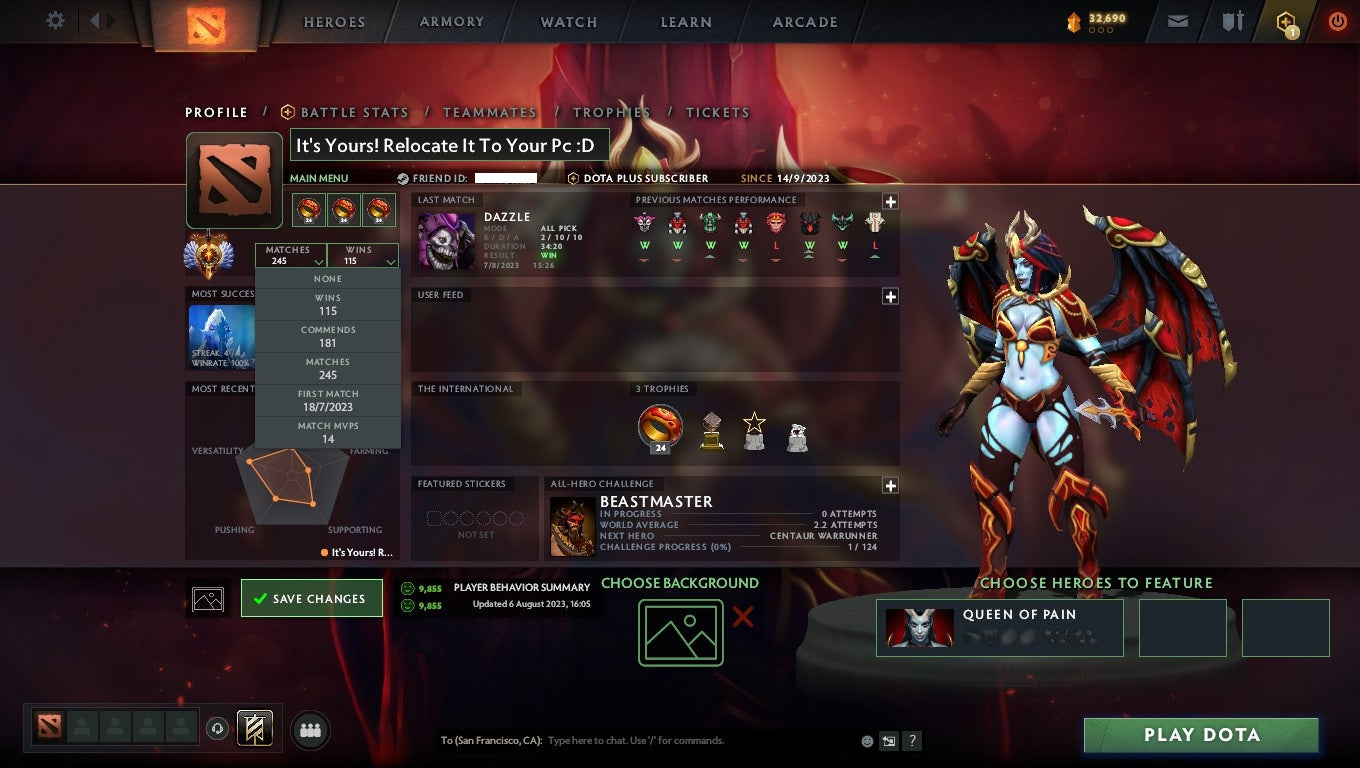Screen dimensions: 1360x768
Task: Expand the Last Match panel with plus
Action: pos(889,201)
